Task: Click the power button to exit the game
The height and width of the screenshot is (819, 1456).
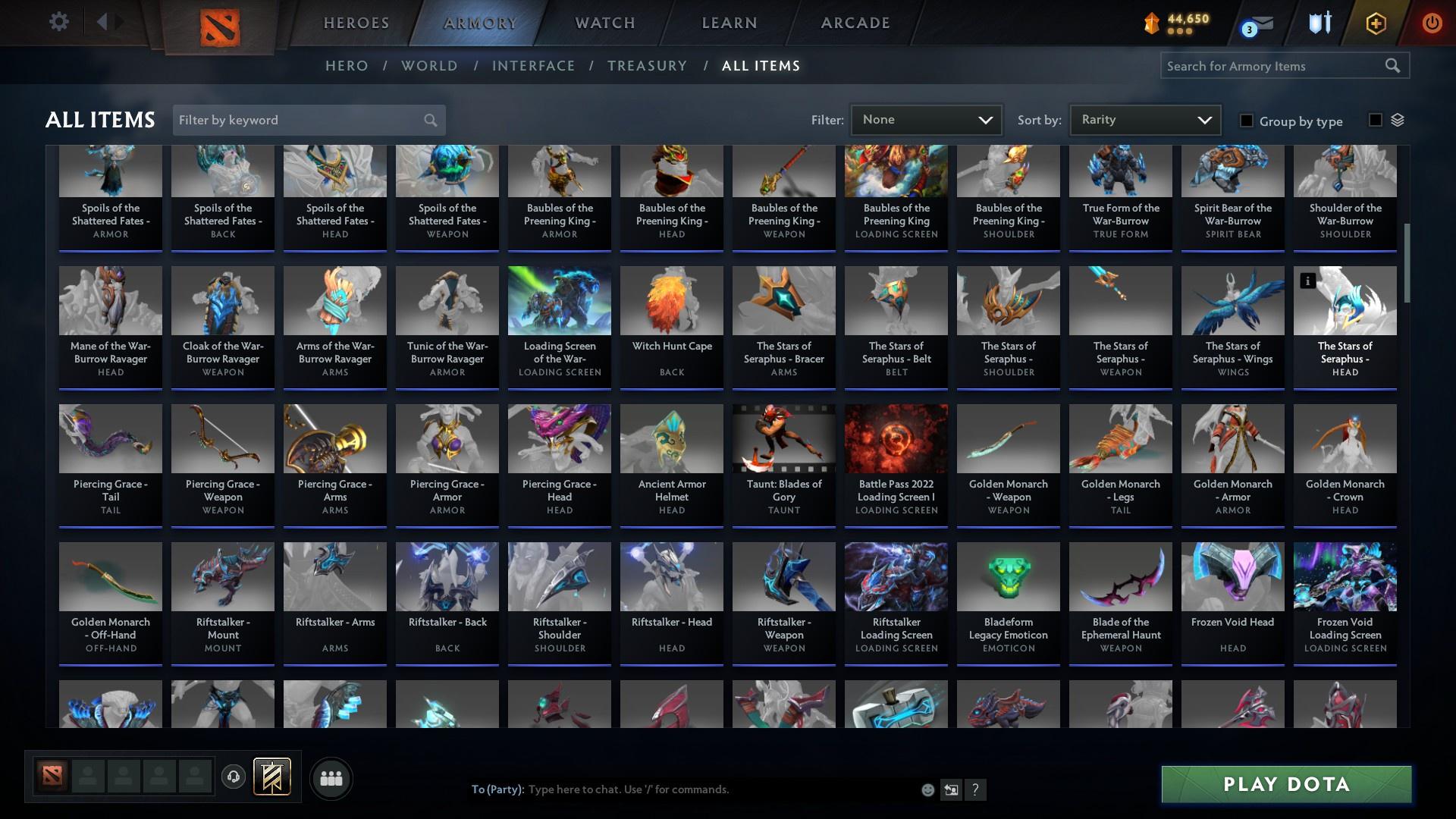Action: (1432, 24)
